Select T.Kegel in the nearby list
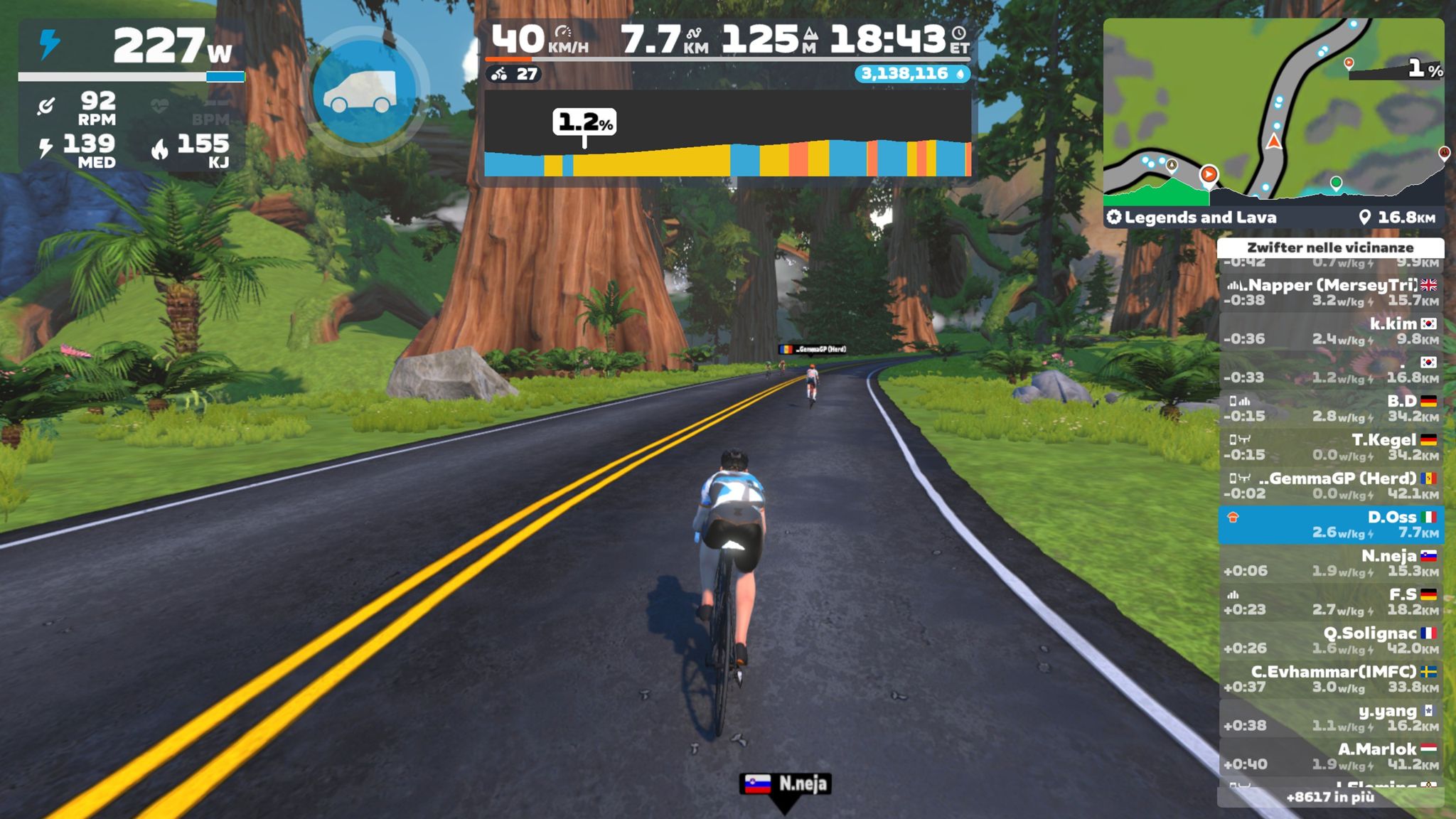 pos(1330,447)
